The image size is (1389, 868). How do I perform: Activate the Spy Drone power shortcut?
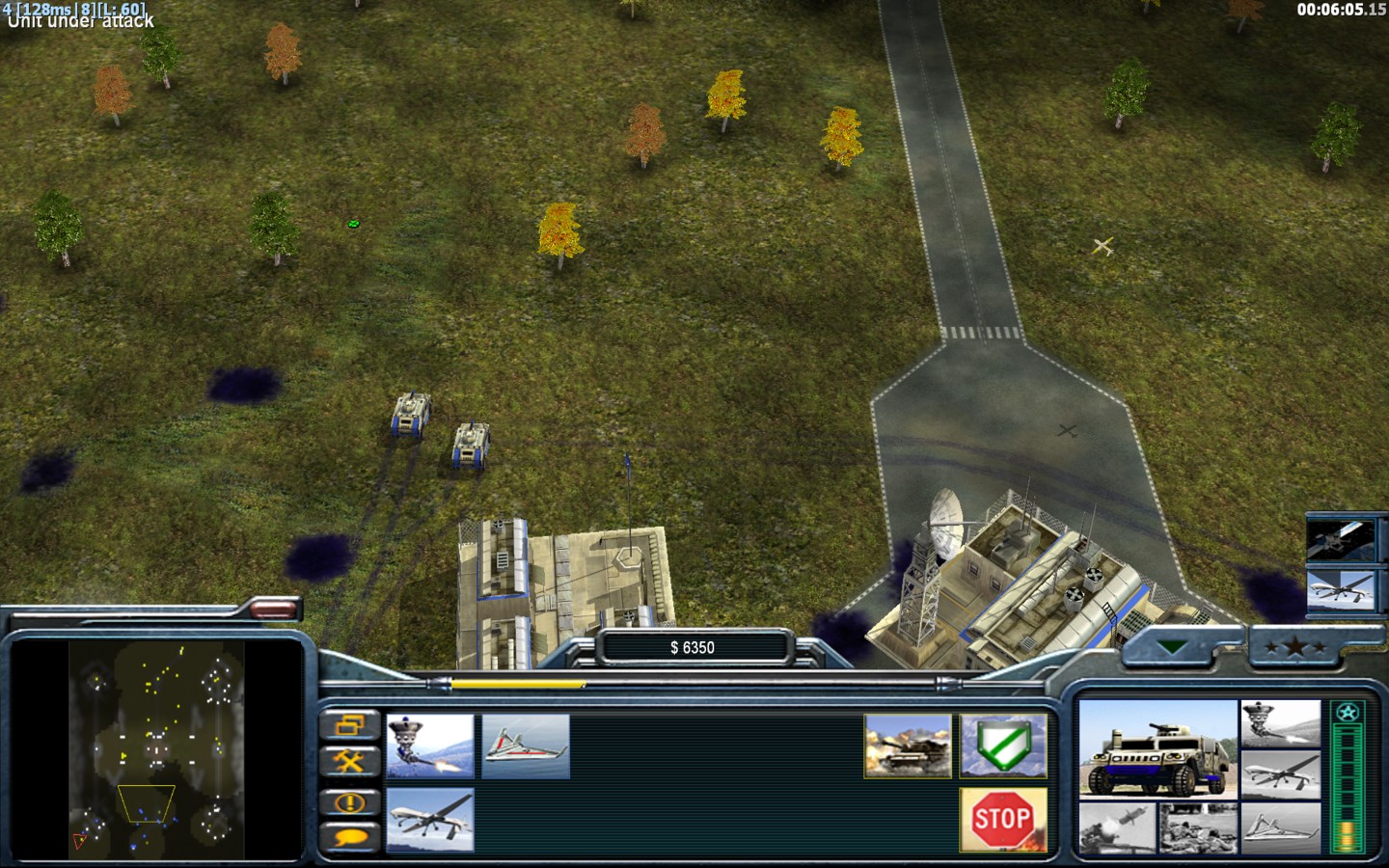click(x=1339, y=589)
